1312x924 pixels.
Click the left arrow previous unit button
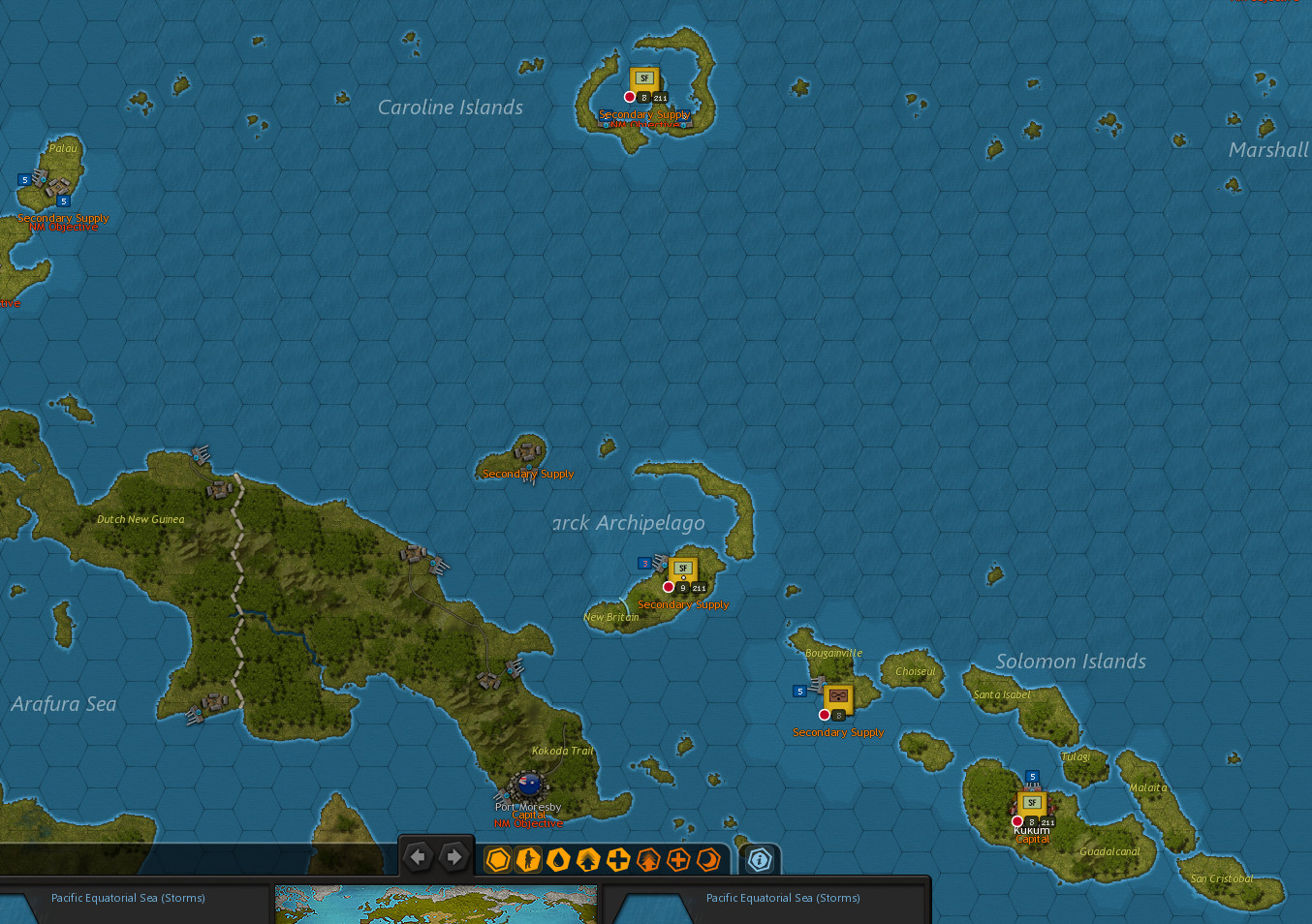[418, 857]
